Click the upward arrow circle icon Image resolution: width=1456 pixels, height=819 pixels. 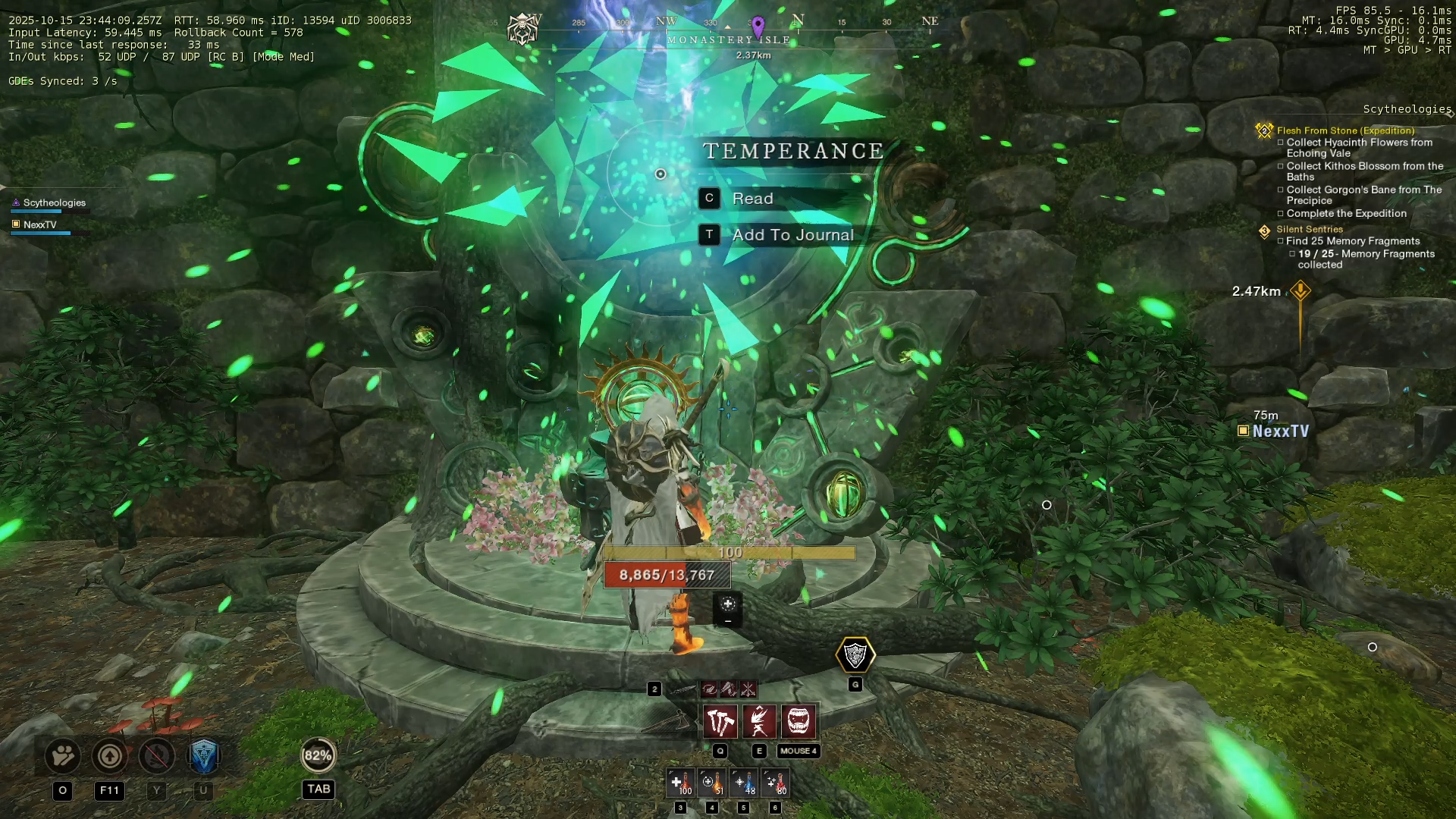110,755
